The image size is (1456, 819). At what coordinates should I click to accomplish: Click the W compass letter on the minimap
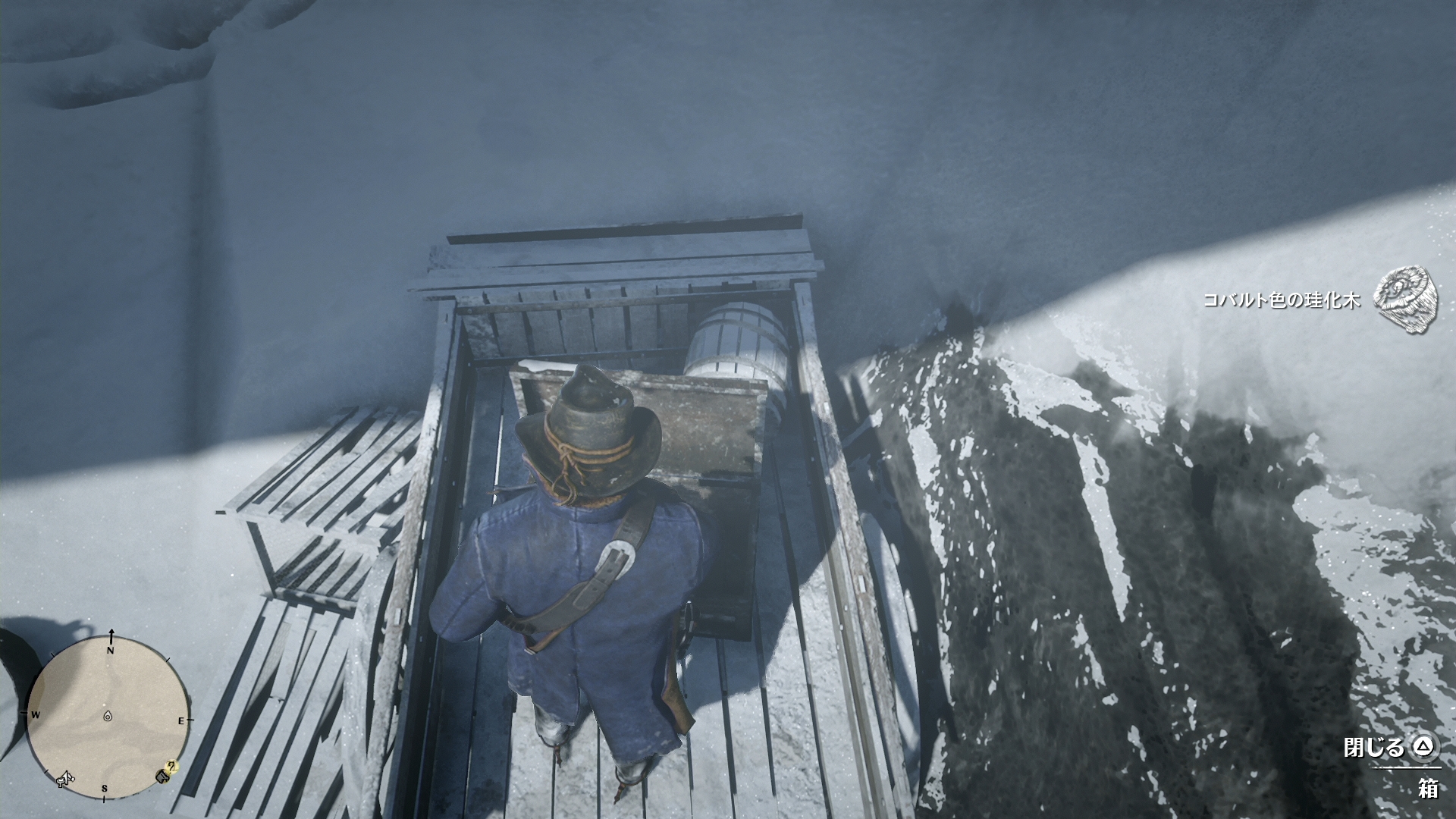pos(36,714)
